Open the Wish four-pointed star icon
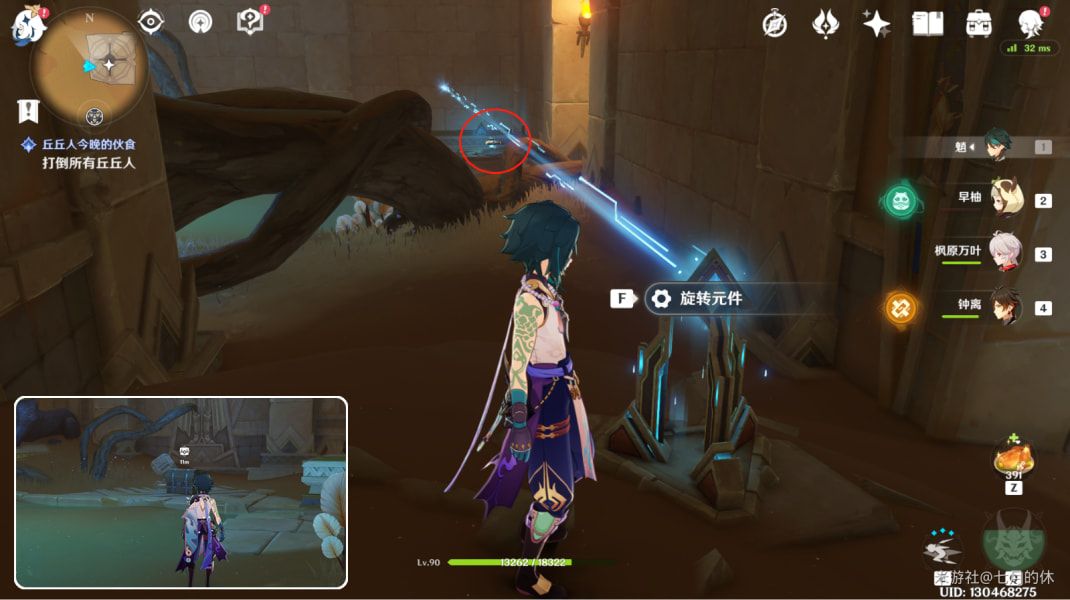This screenshot has width=1070, height=600. tap(877, 24)
